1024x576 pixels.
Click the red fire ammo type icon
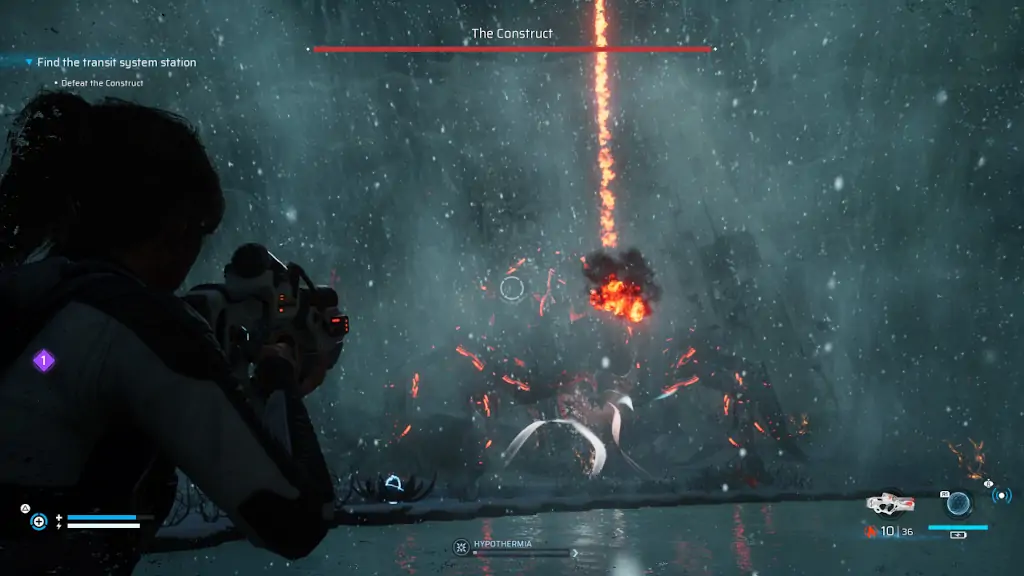click(871, 531)
